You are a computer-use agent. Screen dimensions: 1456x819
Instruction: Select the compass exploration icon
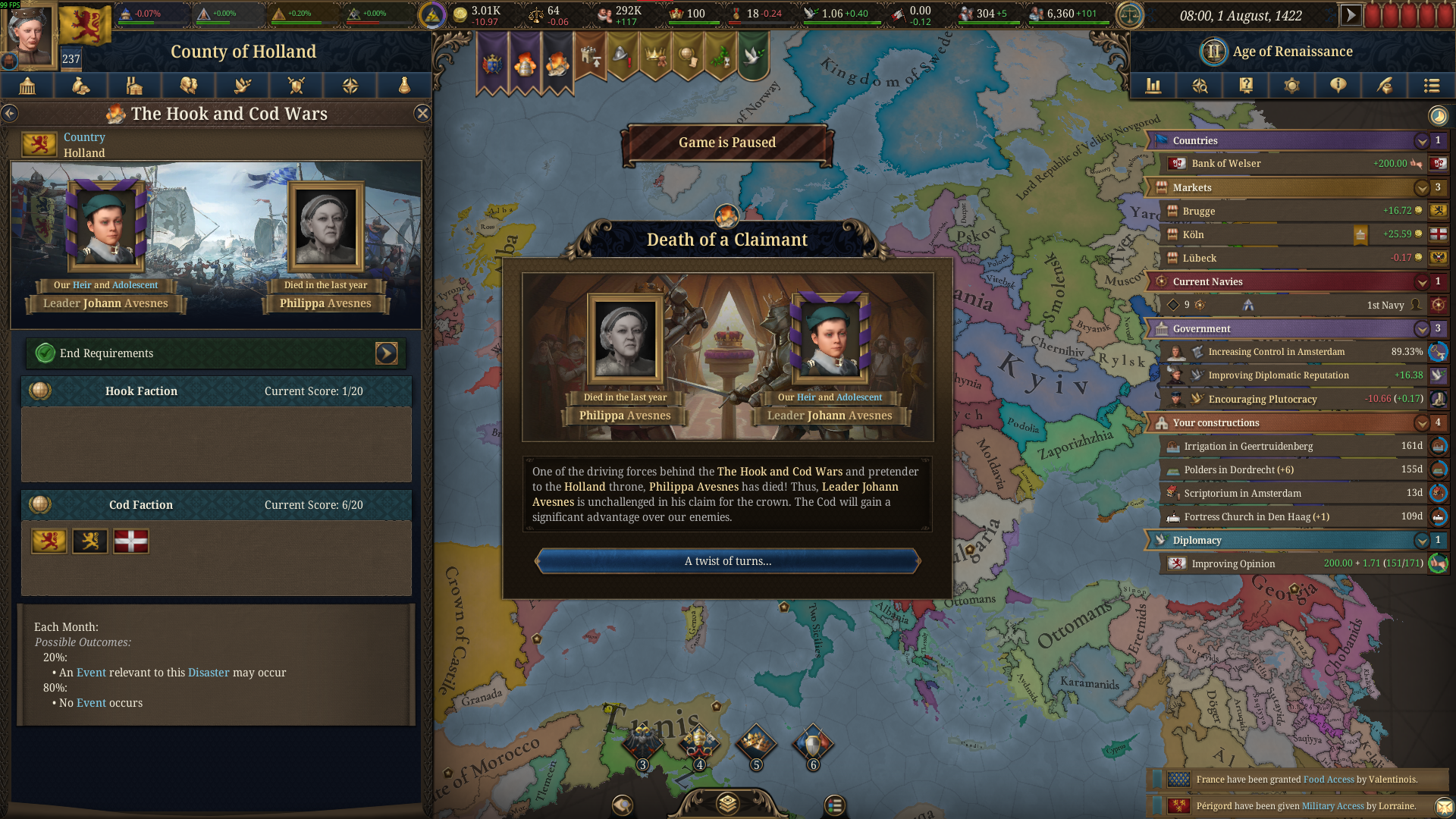pos(350,86)
